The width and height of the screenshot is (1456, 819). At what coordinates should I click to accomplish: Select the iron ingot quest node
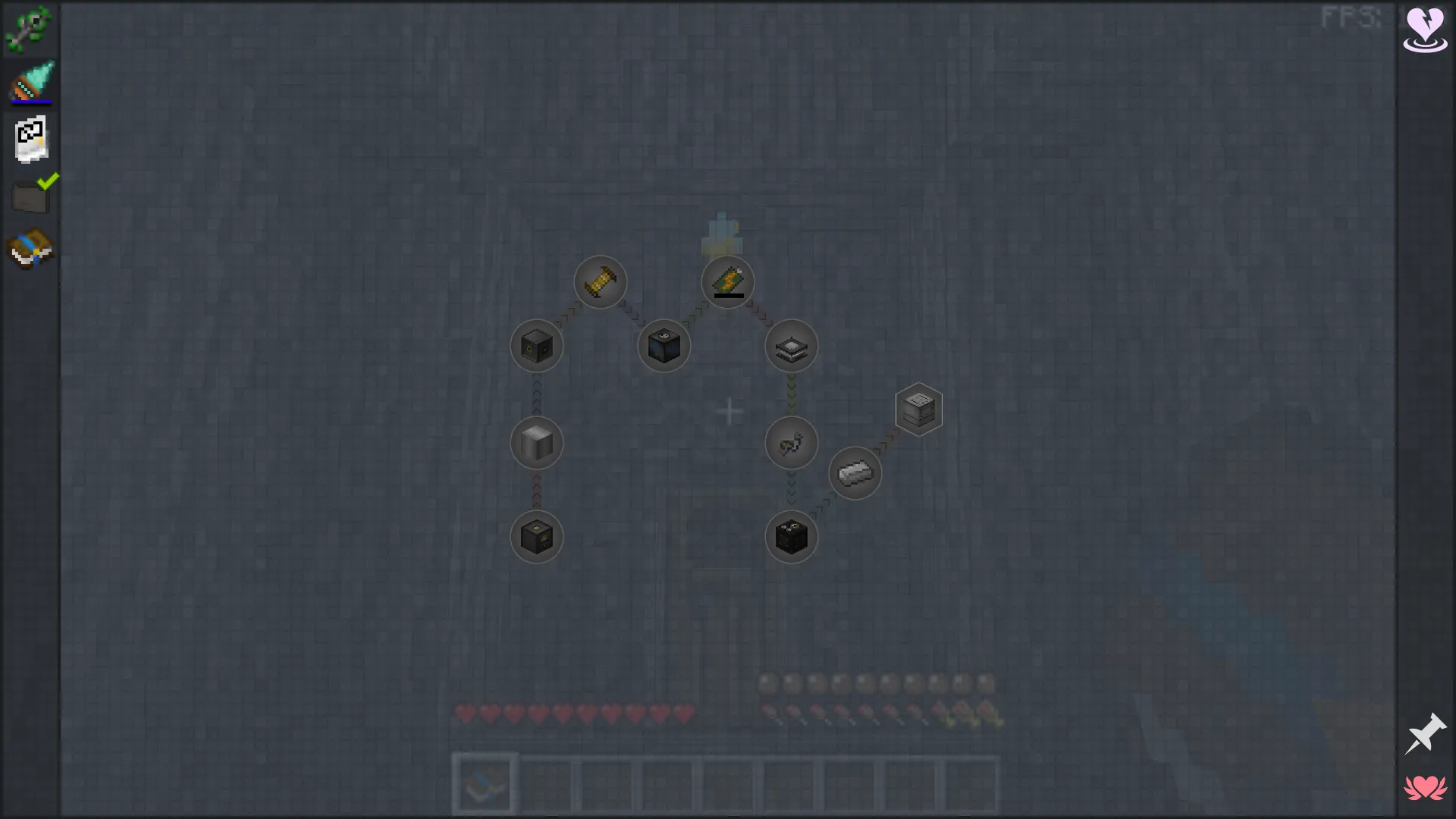[855, 473]
